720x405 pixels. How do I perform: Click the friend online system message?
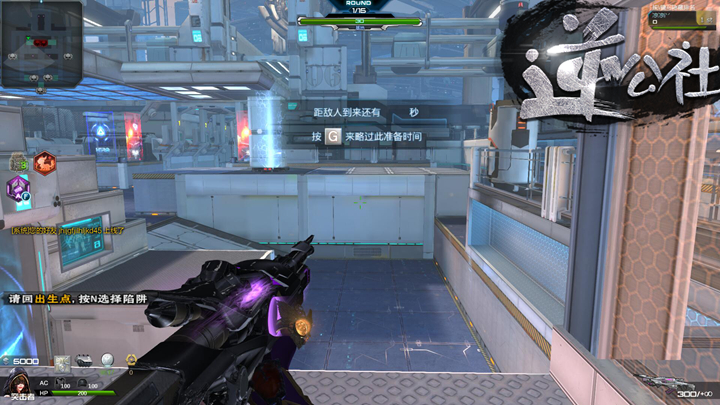(63, 230)
